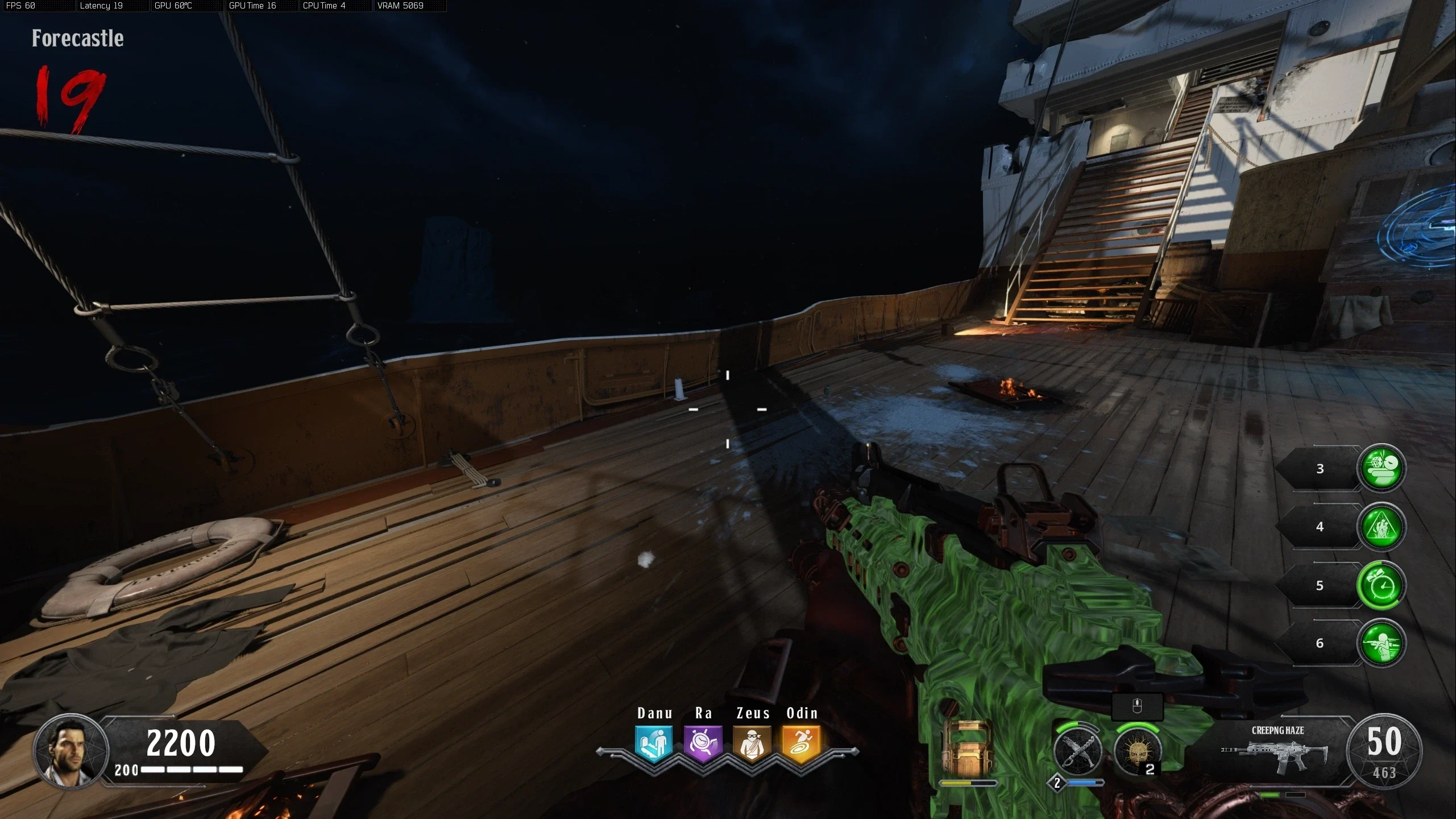Activate the crossed blades special weapon
Image resolution: width=1456 pixels, height=819 pixels.
[1077, 752]
